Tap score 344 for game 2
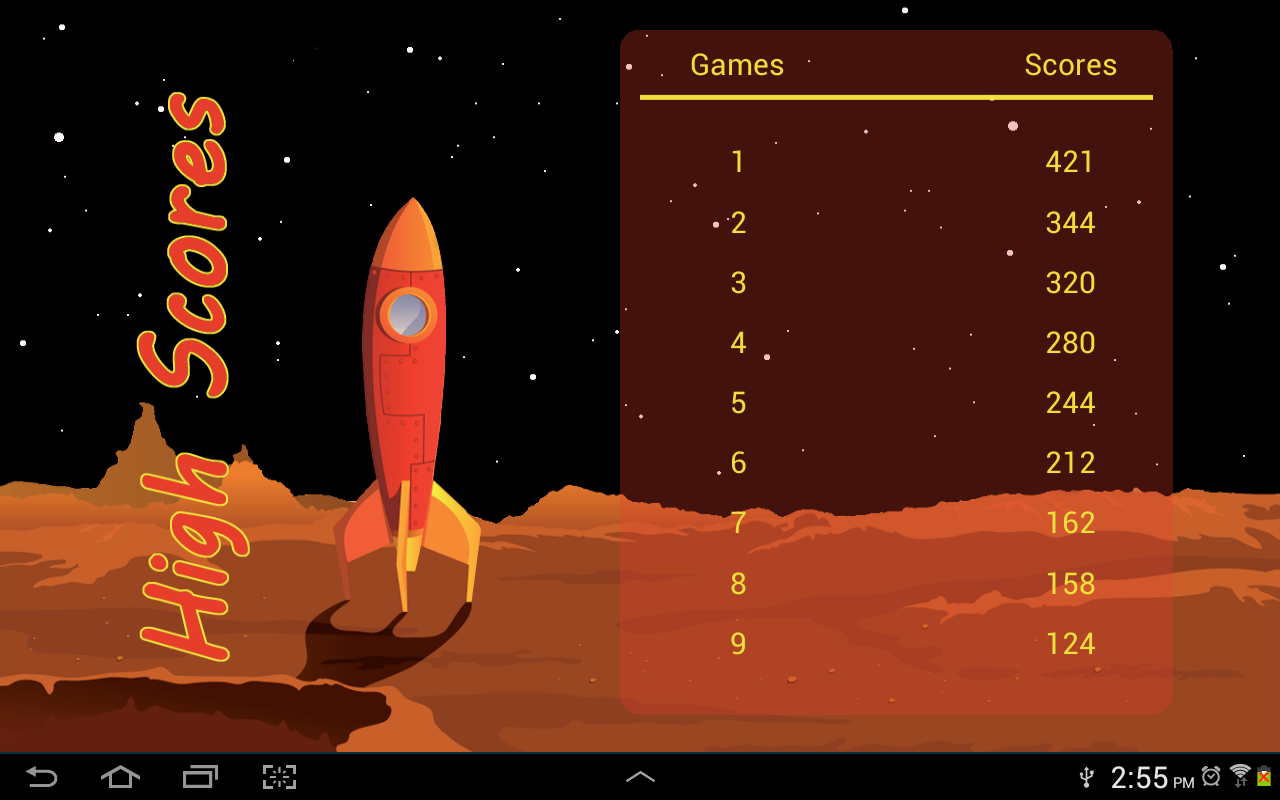The image size is (1280, 800). 1070,222
